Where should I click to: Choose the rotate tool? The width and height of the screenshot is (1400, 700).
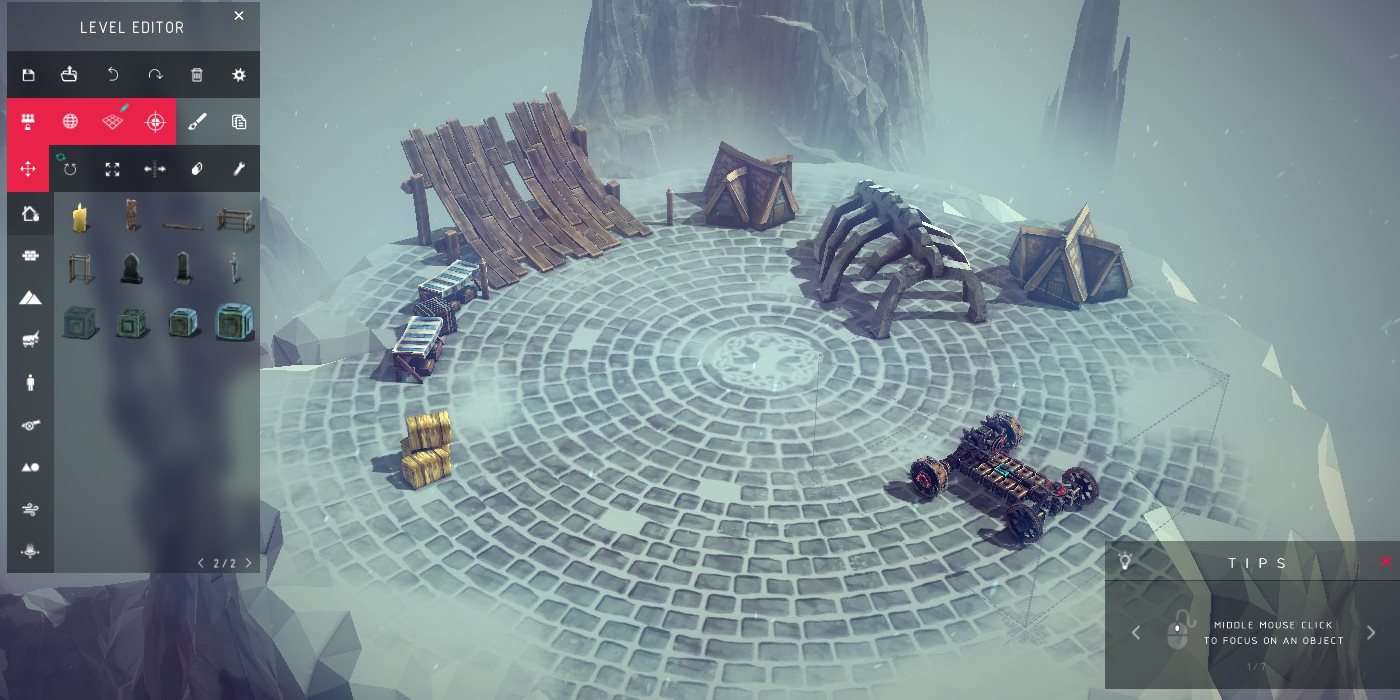point(70,169)
